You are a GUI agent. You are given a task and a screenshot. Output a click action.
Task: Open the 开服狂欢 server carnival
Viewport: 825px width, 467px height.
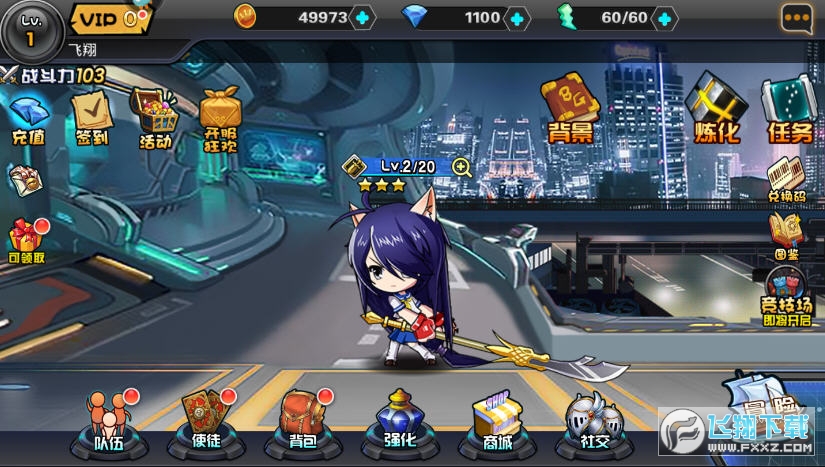pos(222,118)
